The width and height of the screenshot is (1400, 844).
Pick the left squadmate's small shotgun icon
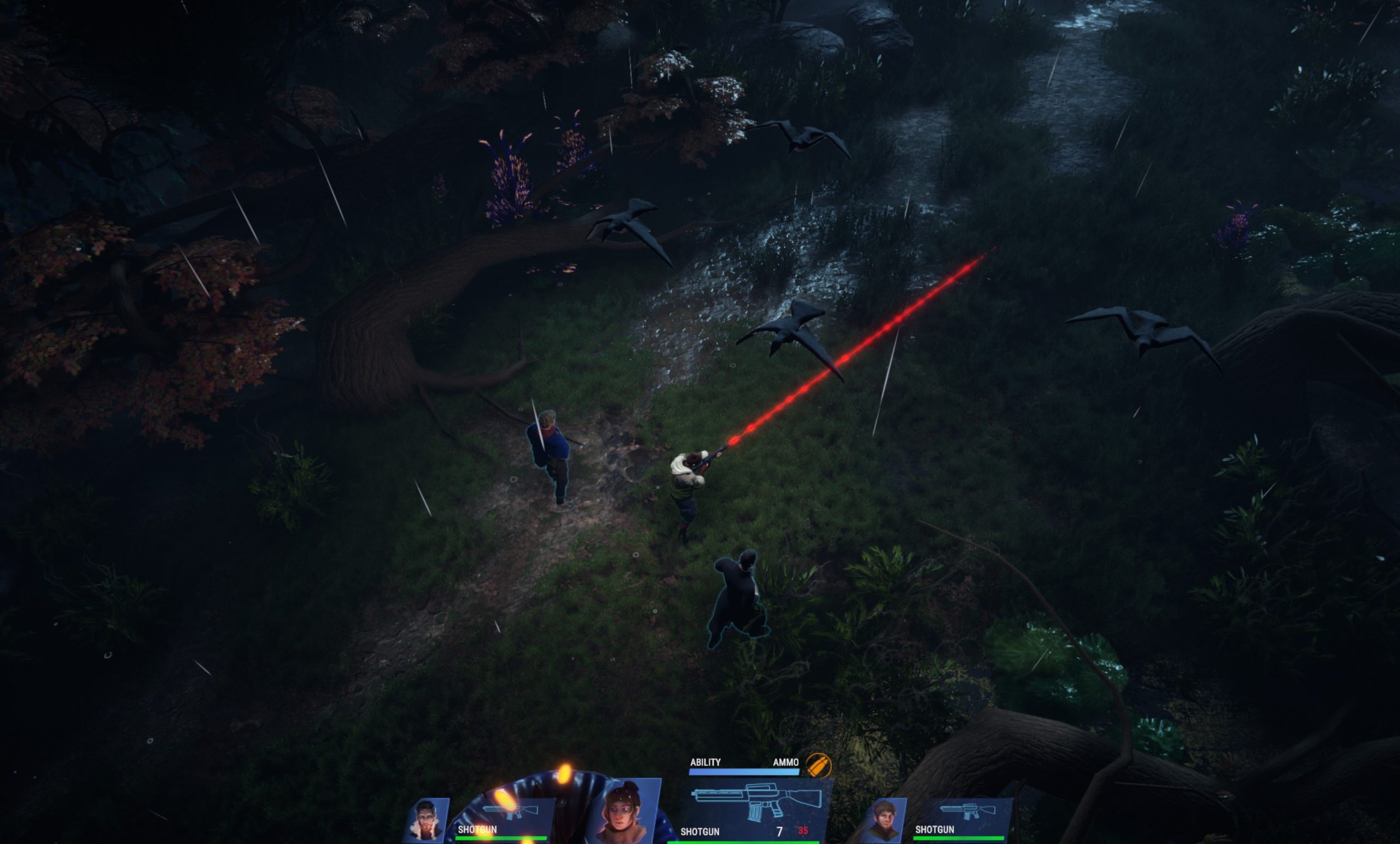(x=510, y=811)
